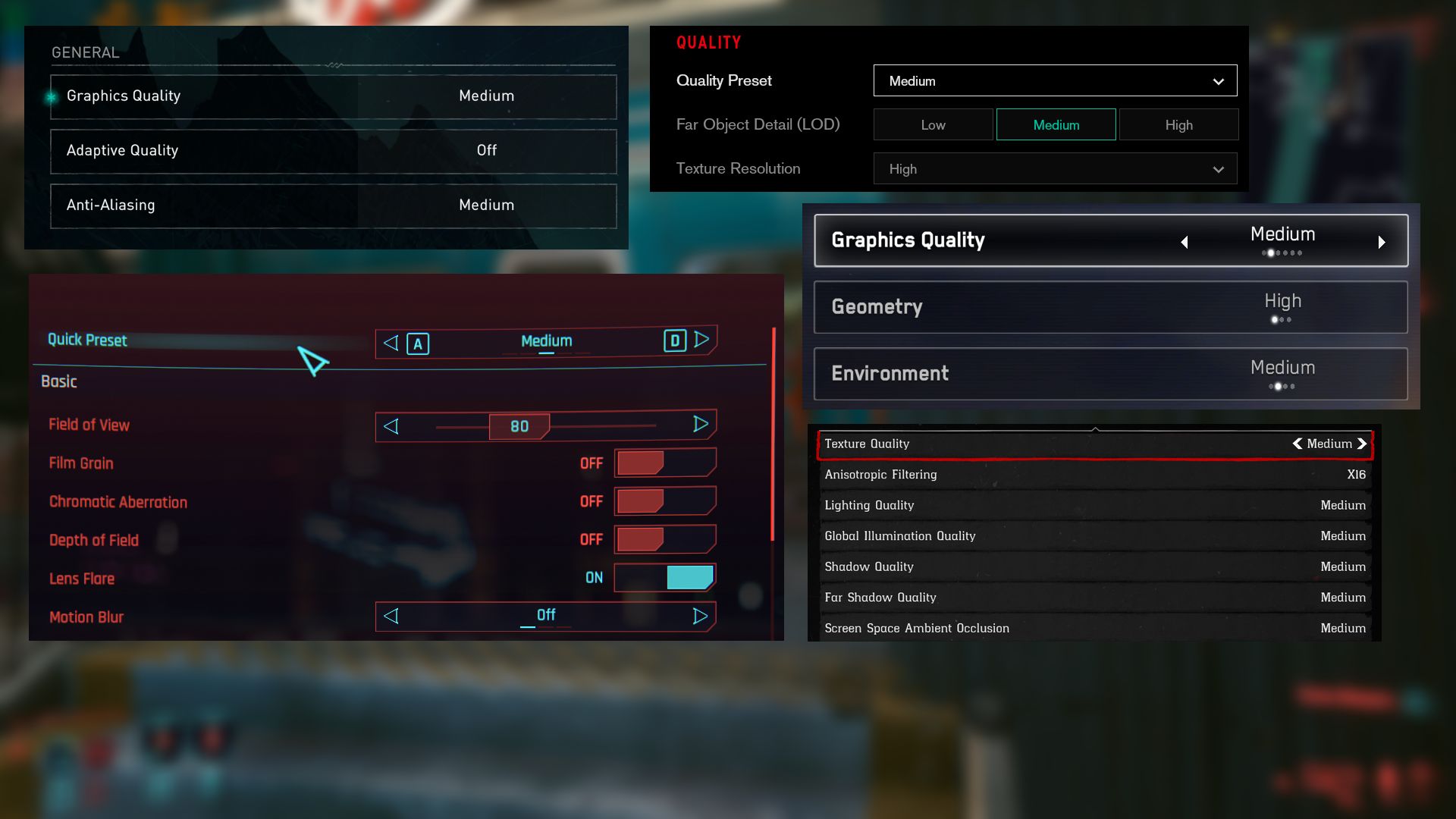The height and width of the screenshot is (819, 1456).
Task: Toggle Film Grain on
Action: point(664,463)
